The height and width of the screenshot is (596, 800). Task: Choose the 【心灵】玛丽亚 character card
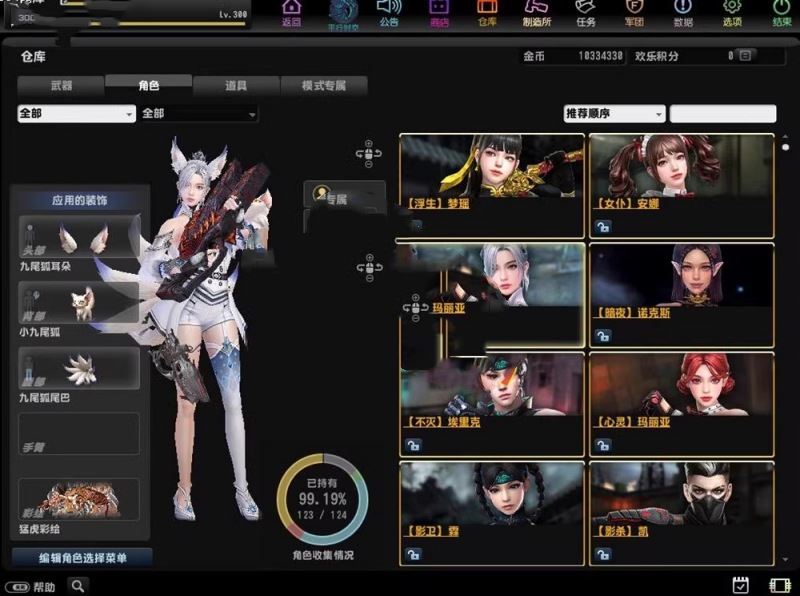[681, 402]
